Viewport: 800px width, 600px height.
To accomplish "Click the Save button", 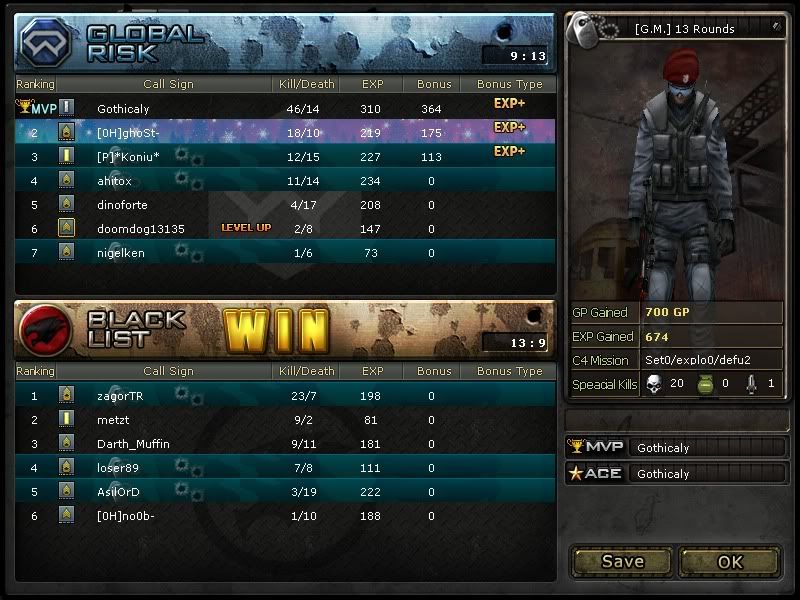I will [x=622, y=561].
